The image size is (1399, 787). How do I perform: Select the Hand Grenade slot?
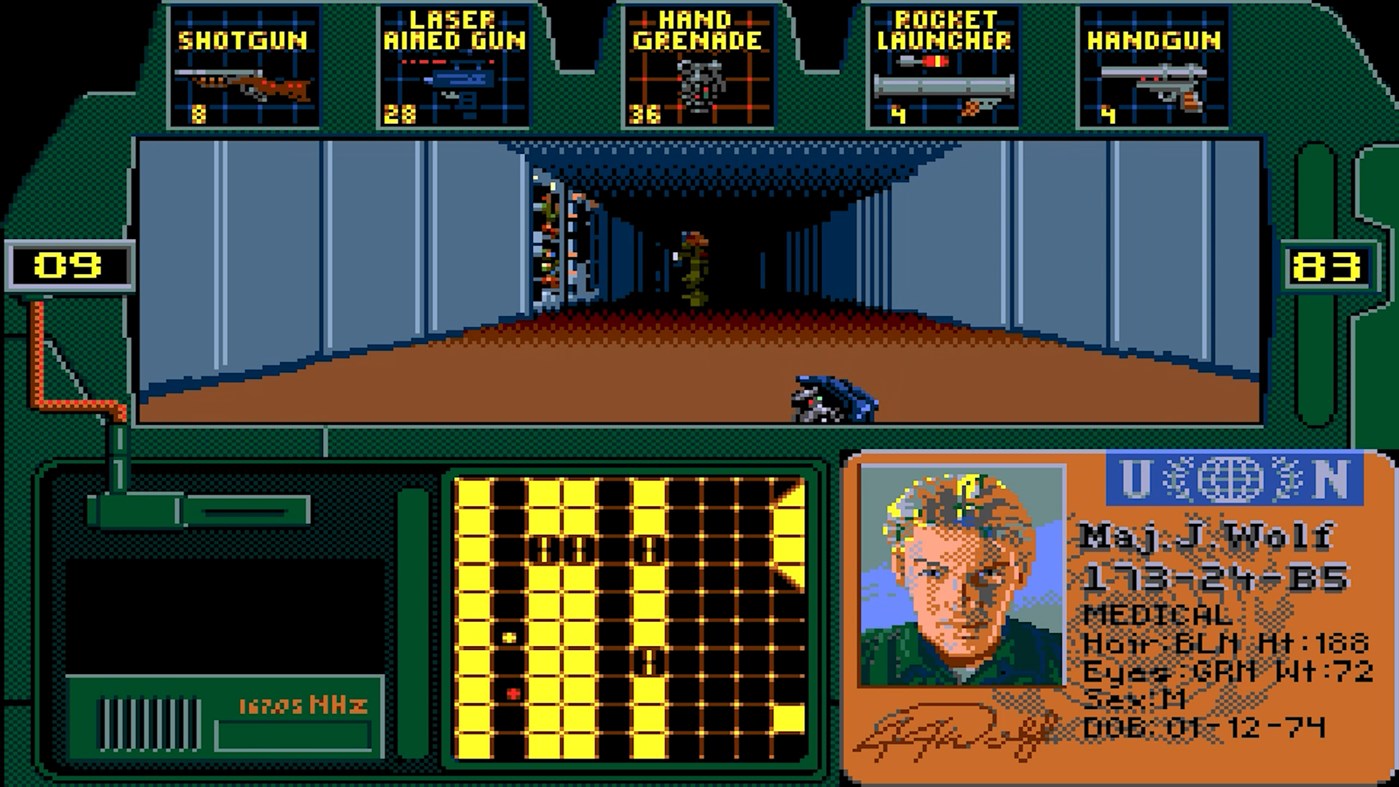tap(699, 65)
